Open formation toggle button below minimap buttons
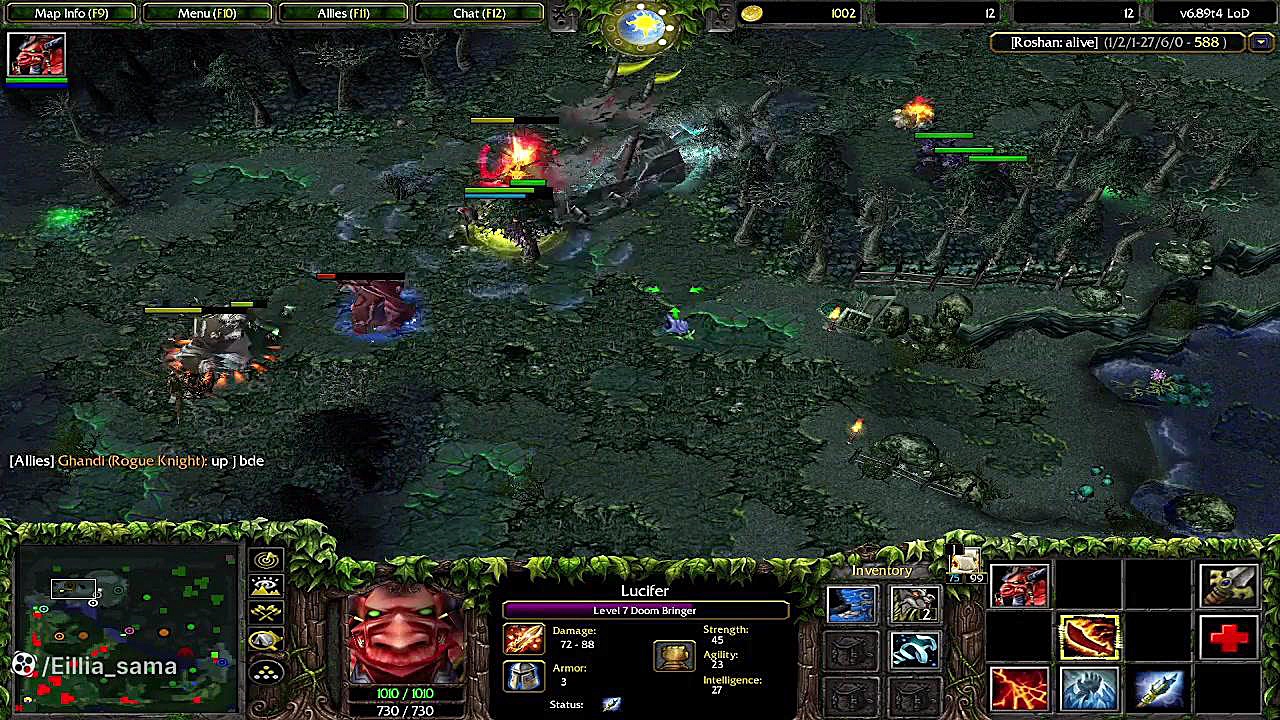Image resolution: width=1280 pixels, height=720 pixels. [x=266, y=672]
